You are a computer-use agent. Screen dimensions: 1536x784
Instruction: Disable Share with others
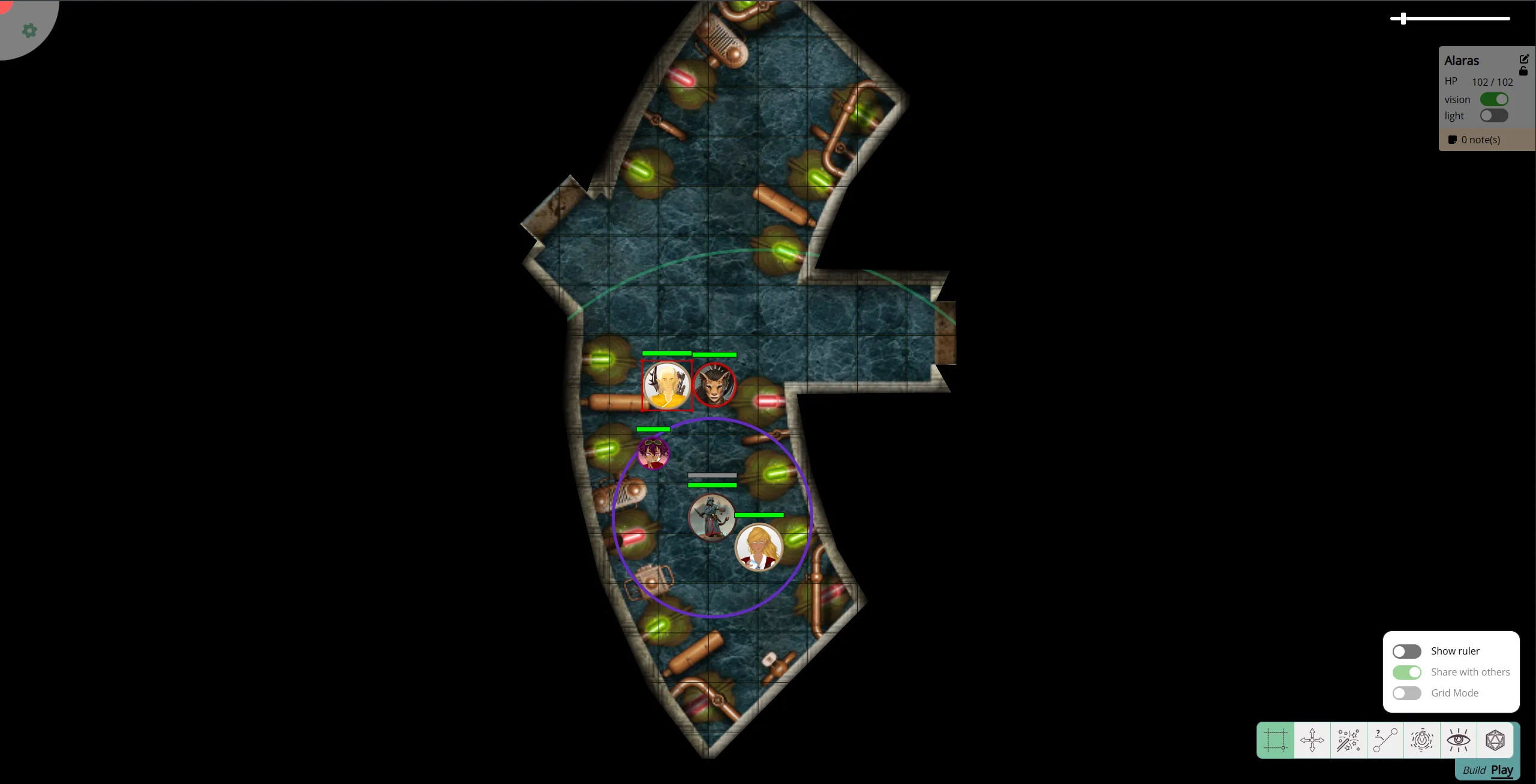coord(1406,672)
